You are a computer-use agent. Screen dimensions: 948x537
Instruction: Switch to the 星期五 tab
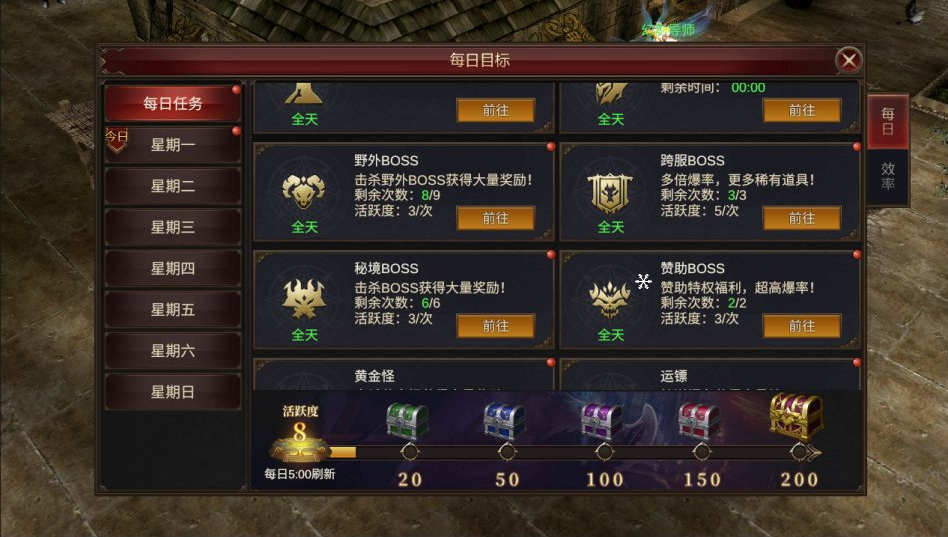click(x=173, y=310)
